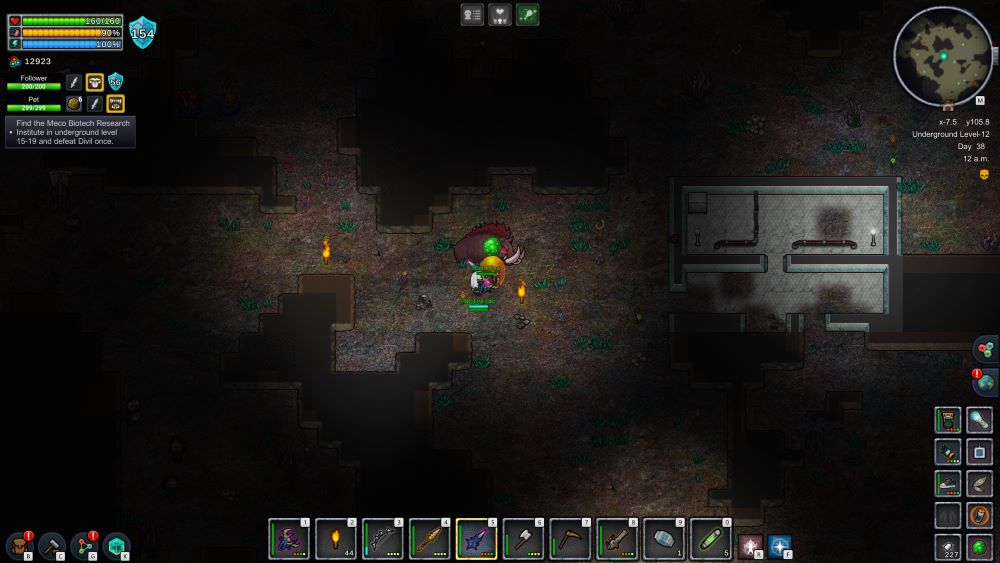Choose the golden spear in hotbar slot 4
Screen dimensions: 1000x563
click(x=430, y=538)
